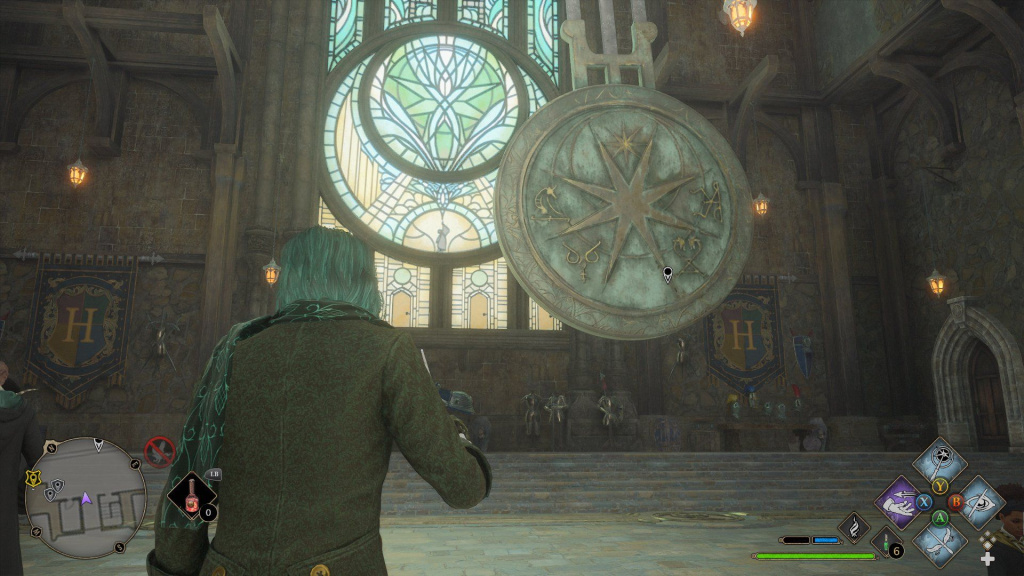
Task: Use the green Wiggenweld healing potion
Action: 886,542
